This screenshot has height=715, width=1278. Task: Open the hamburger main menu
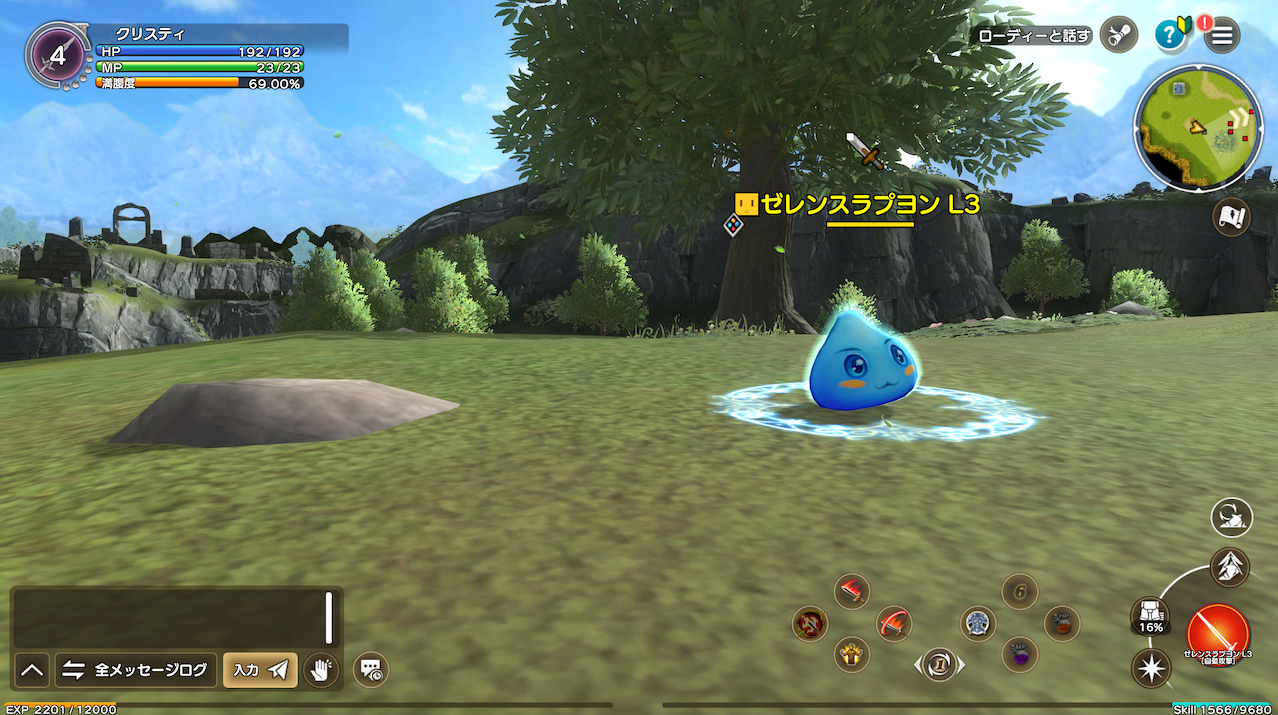(1221, 36)
